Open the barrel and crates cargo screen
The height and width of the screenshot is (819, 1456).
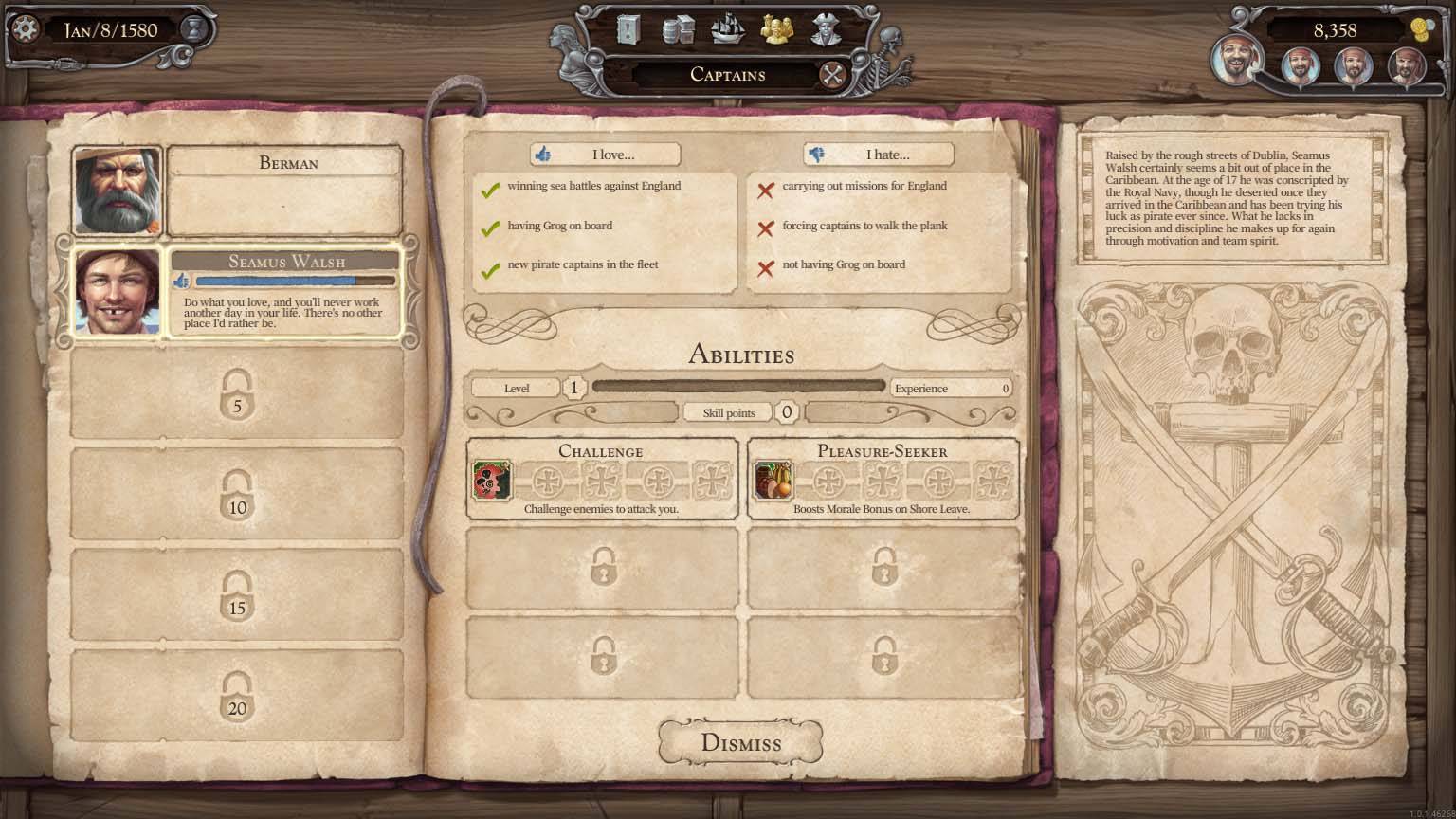[677, 30]
